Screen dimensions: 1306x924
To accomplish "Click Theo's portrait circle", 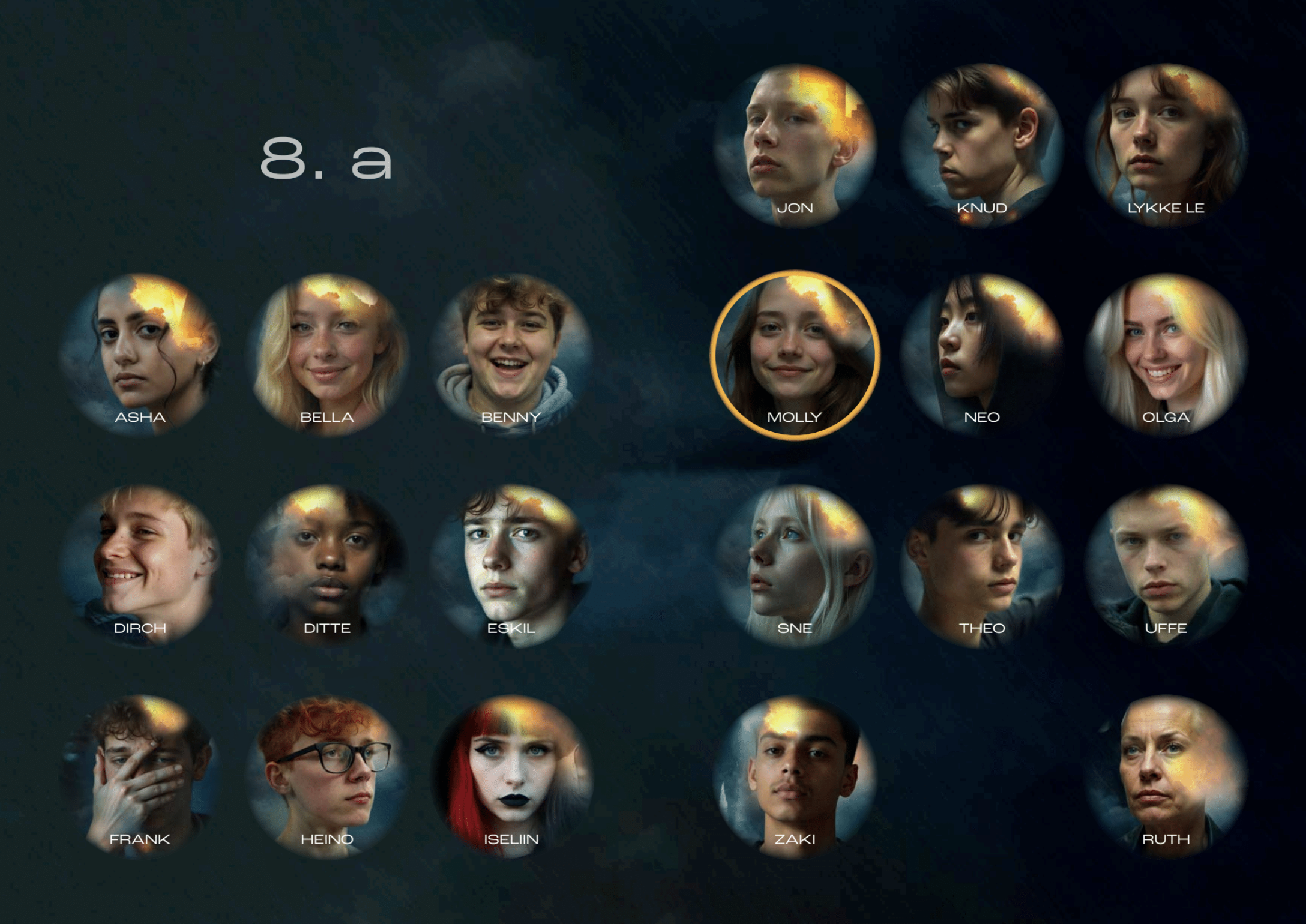I will pyautogui.click(x=982, y=566).
